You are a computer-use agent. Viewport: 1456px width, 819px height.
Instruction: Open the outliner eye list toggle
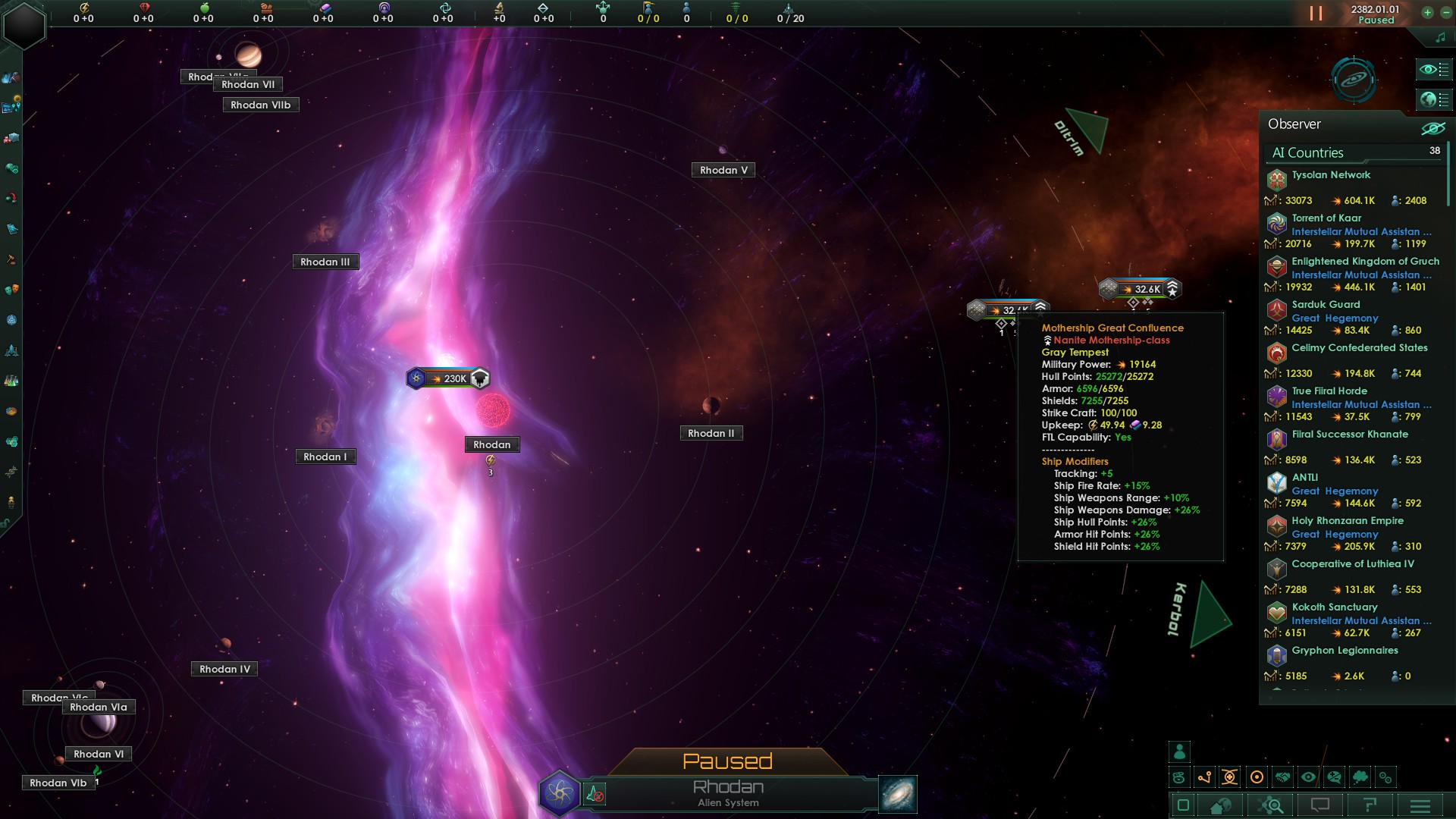point(1433,70)
